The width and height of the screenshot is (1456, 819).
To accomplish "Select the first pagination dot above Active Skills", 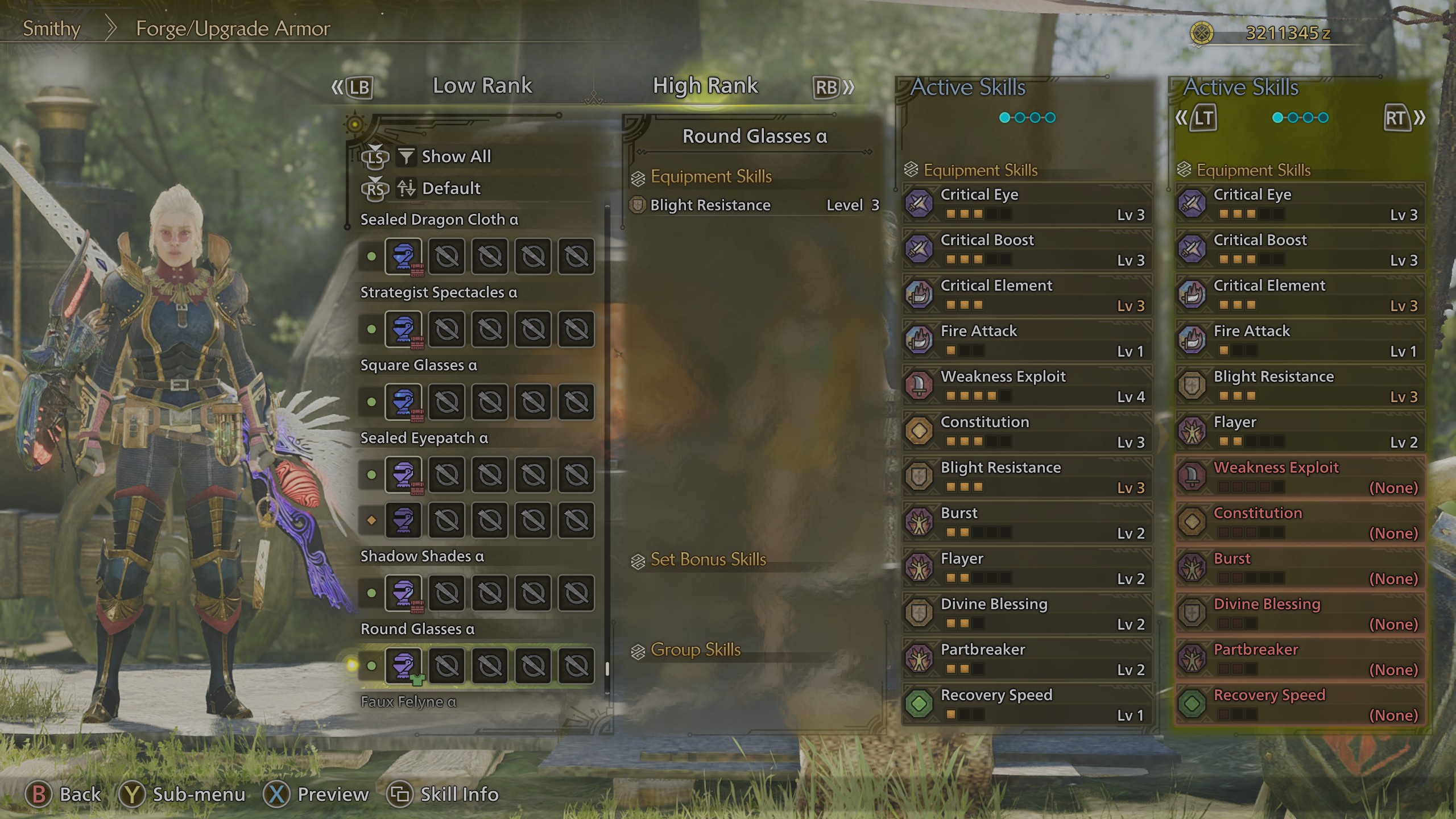I will 1003,117.
